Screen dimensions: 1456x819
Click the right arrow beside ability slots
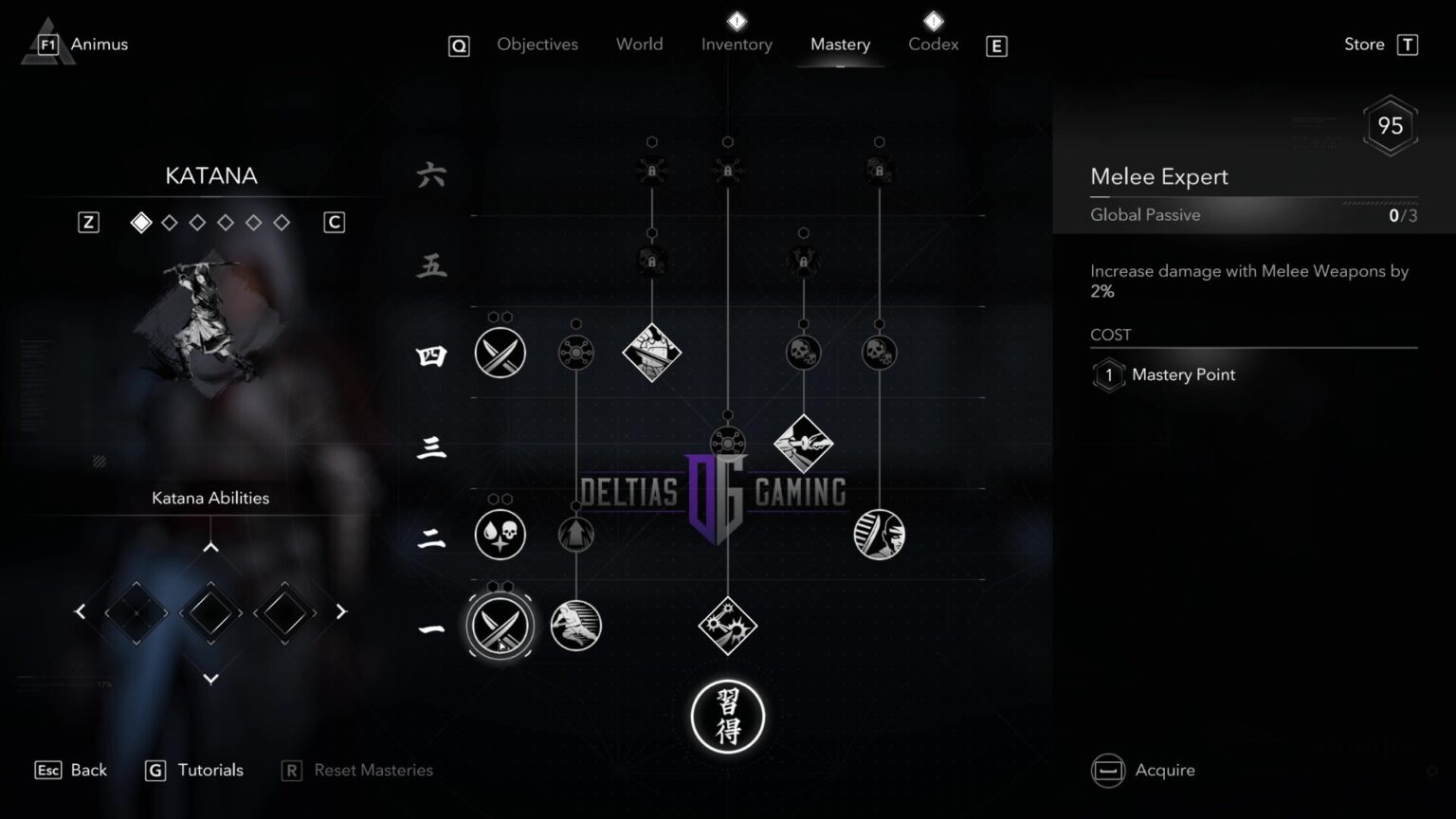[x=340, y=611]
